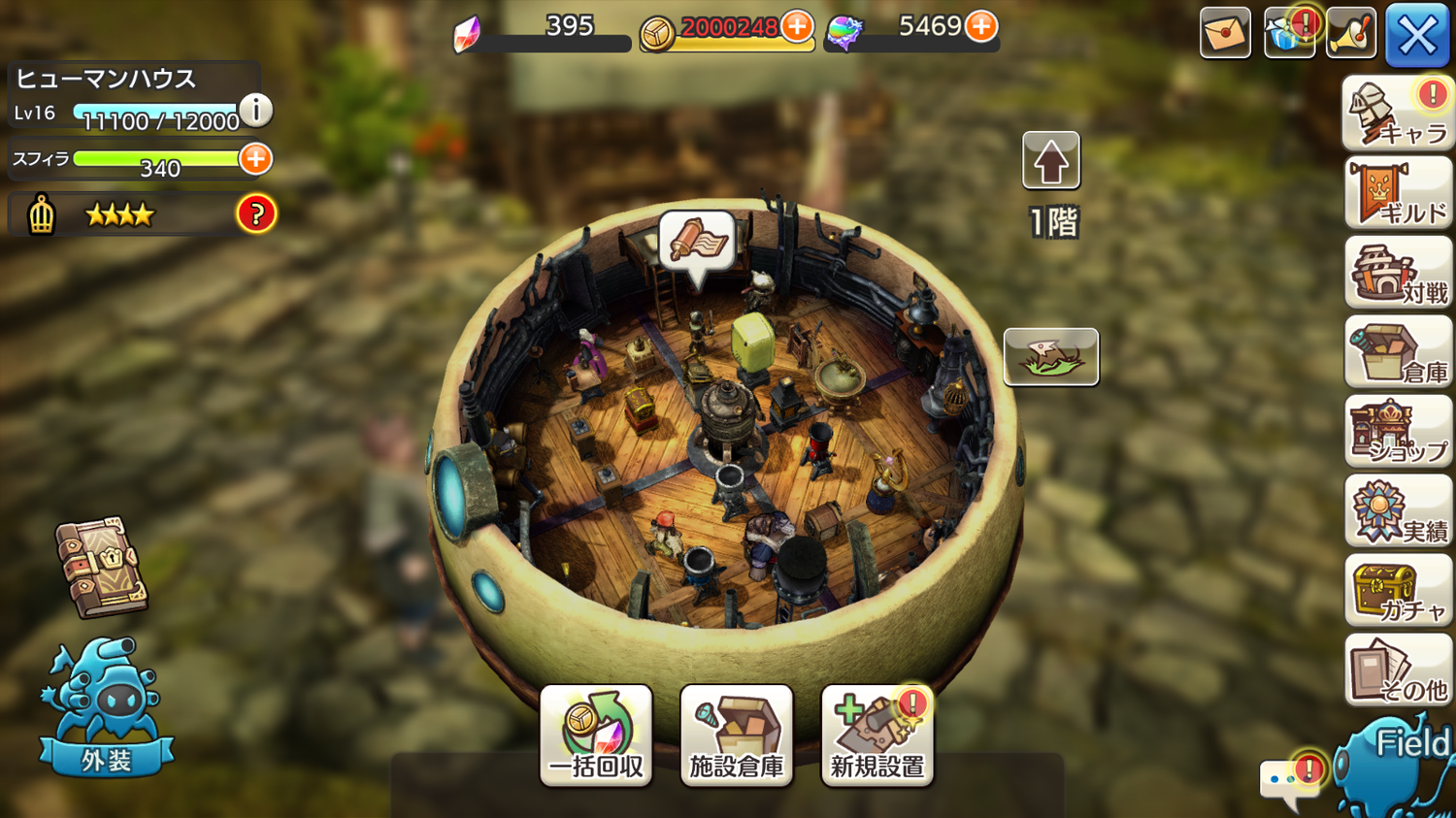Choose 新規設置 to place a new facility

[x=877, y=736]
